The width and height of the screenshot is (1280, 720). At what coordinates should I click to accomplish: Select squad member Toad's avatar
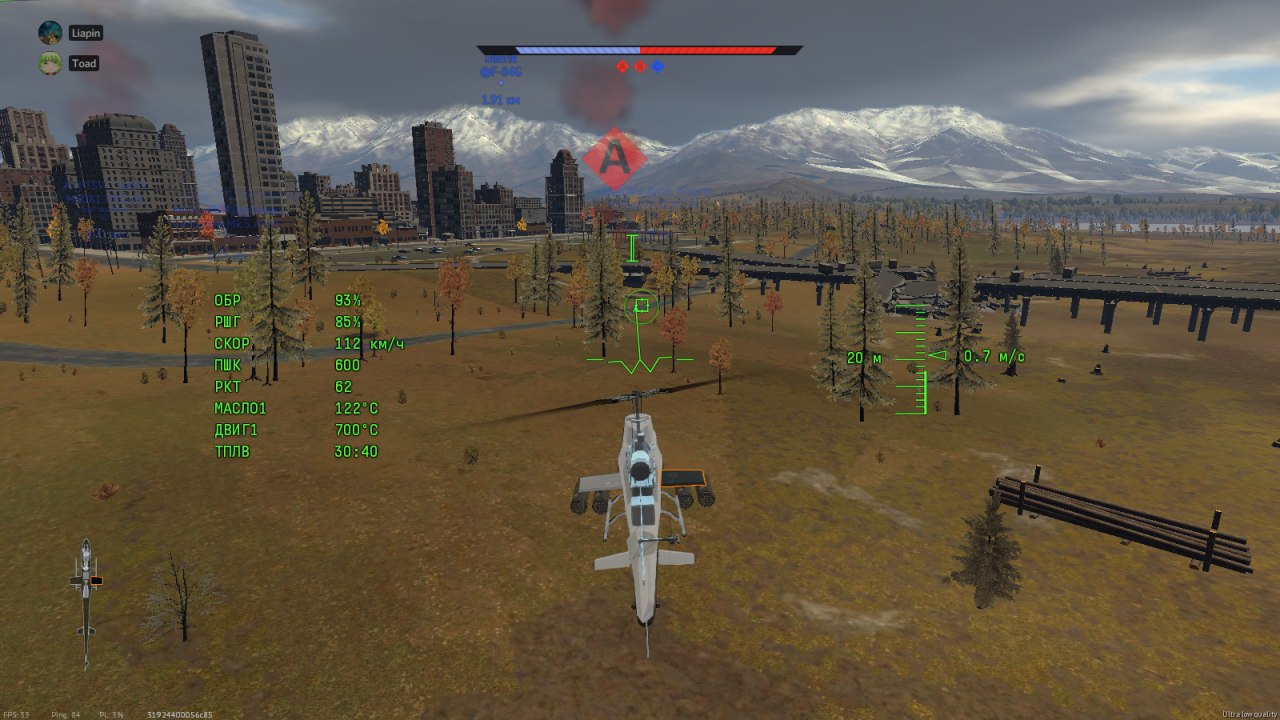coord(50,63)
